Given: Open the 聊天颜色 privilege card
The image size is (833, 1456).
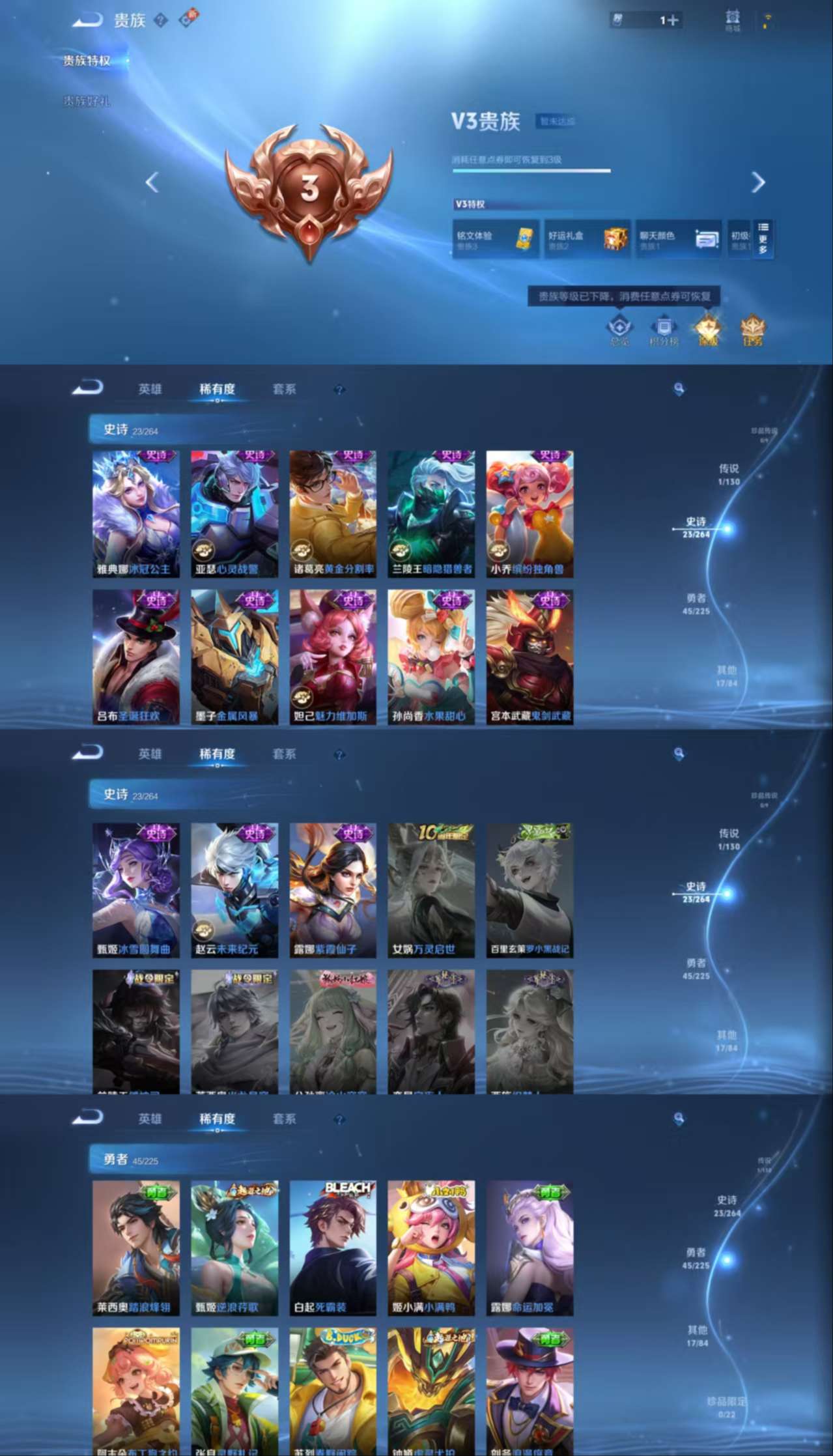Looking at the screenshot, I should click(x=678, y=239).
